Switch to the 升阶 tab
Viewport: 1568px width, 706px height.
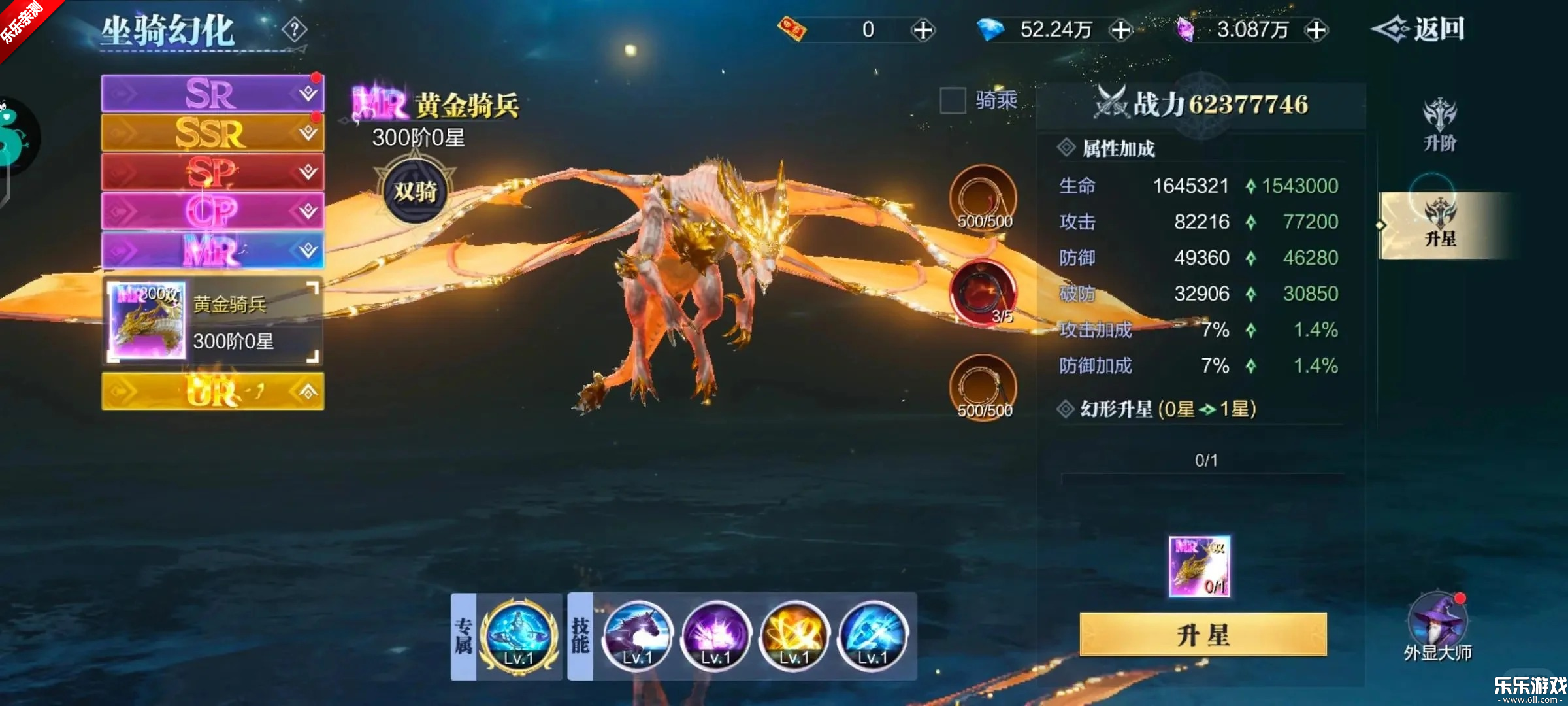[1439, 126]
